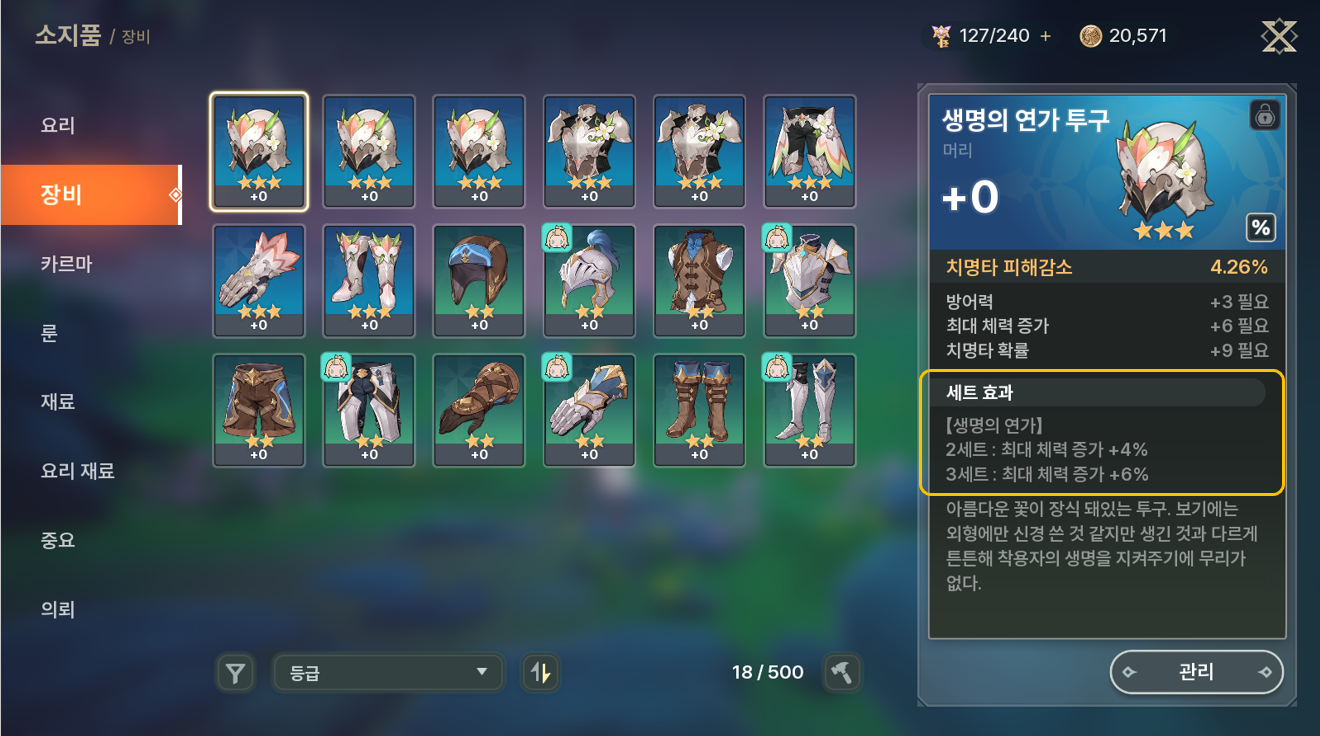
Task: Toggle the lock icon on item panel
Action: [x=1265, y=116]
